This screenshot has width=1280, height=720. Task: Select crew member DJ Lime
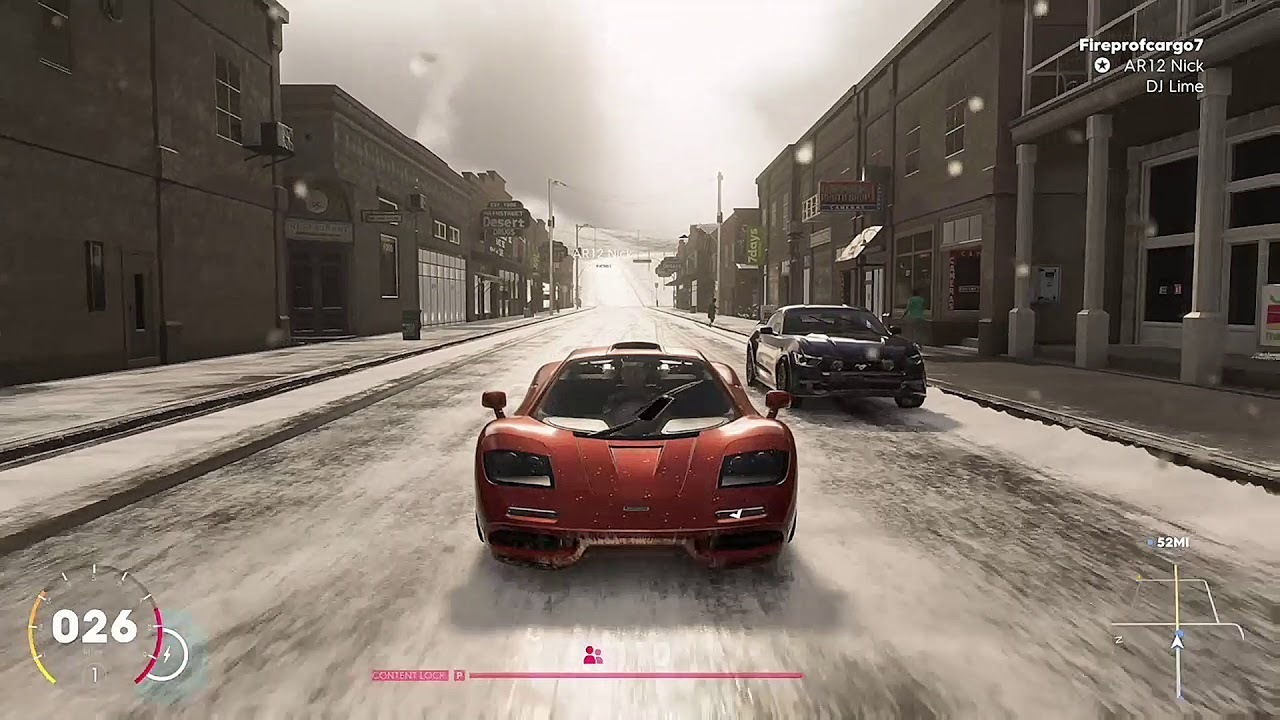pos(1174,87)
